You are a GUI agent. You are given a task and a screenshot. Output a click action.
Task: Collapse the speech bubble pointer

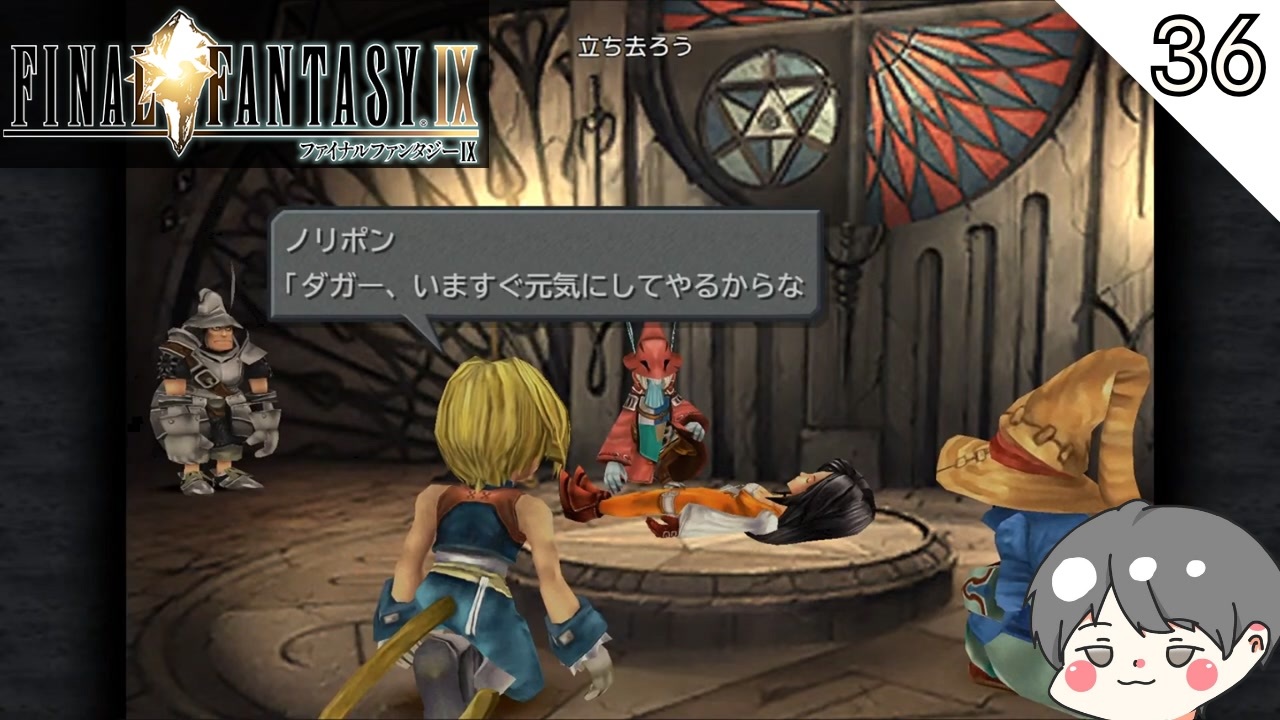[x=420, y=330]
